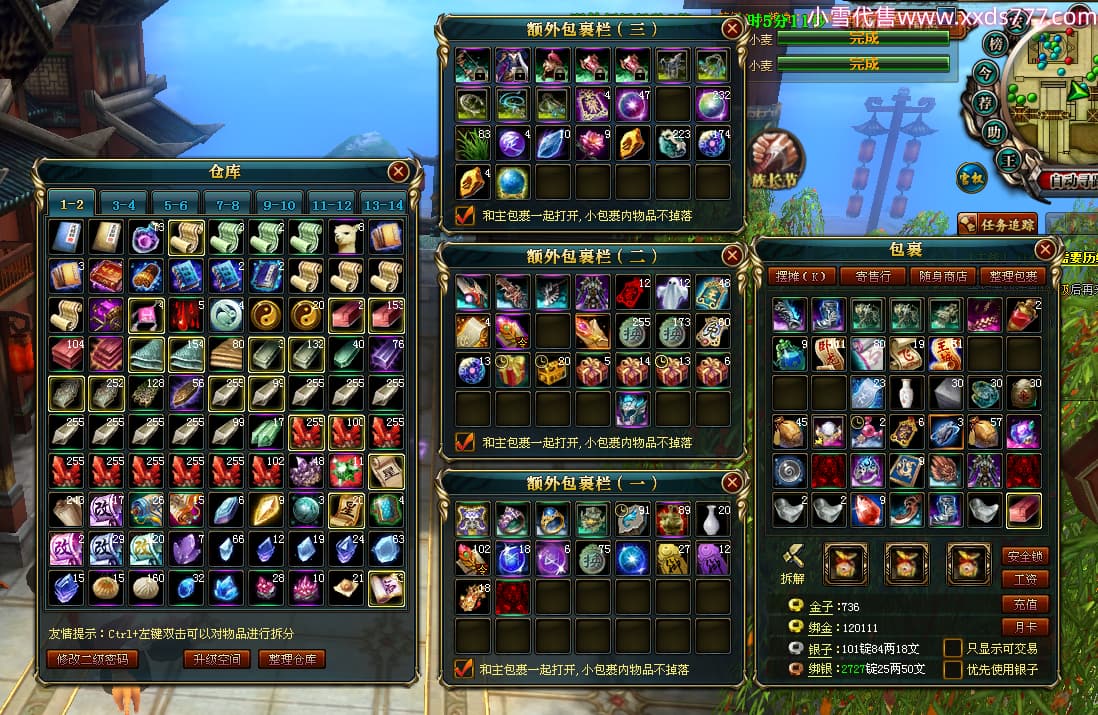This screenshot has width=1098, height=715.
Task: Close the 额外包裹栏(三) window
Action: click(732, 28)
